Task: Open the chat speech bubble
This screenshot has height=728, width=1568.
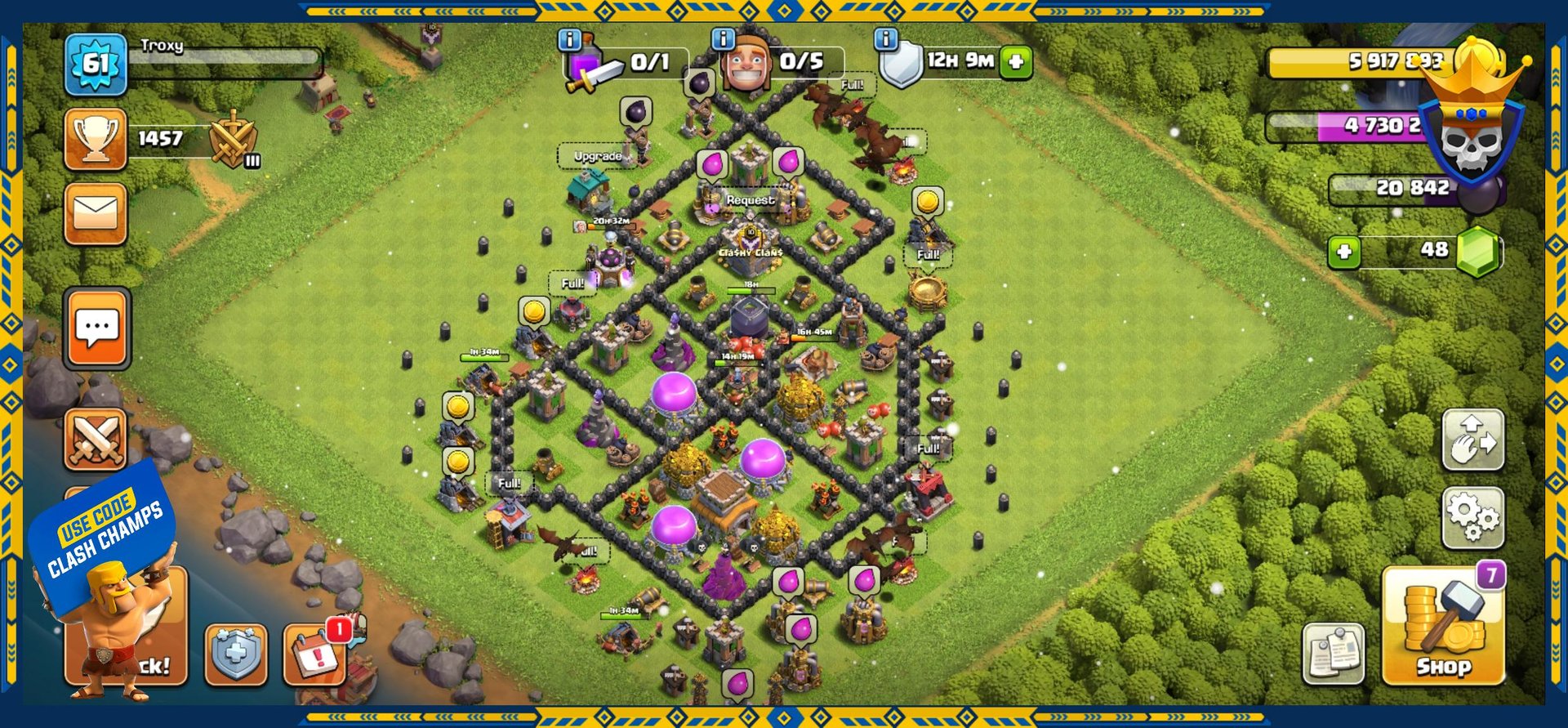Action: (x=96, y=328)
